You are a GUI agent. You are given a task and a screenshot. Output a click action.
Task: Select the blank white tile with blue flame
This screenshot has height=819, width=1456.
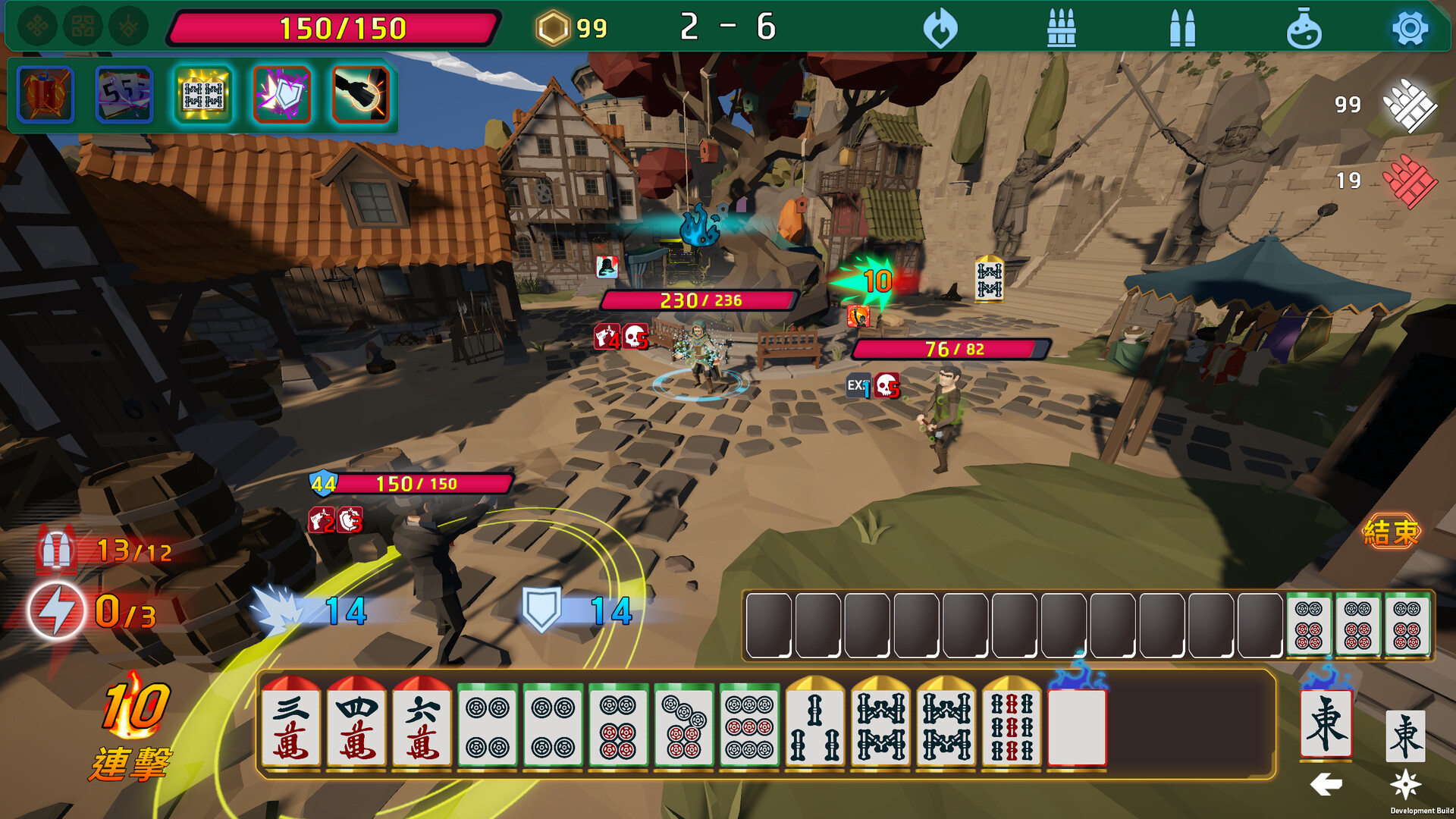click(x=1077, y=726)
